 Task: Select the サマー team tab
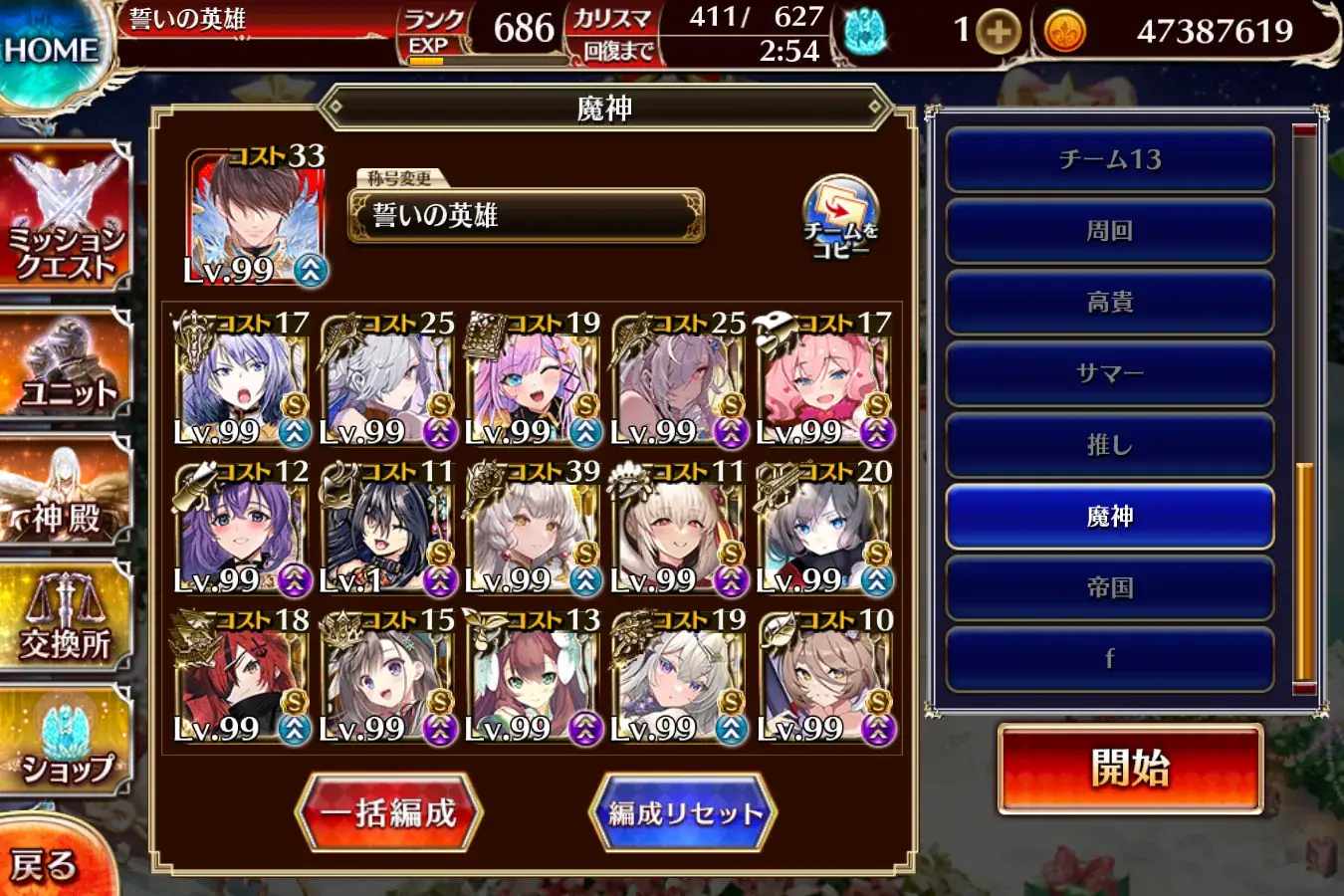point(1109,373)
